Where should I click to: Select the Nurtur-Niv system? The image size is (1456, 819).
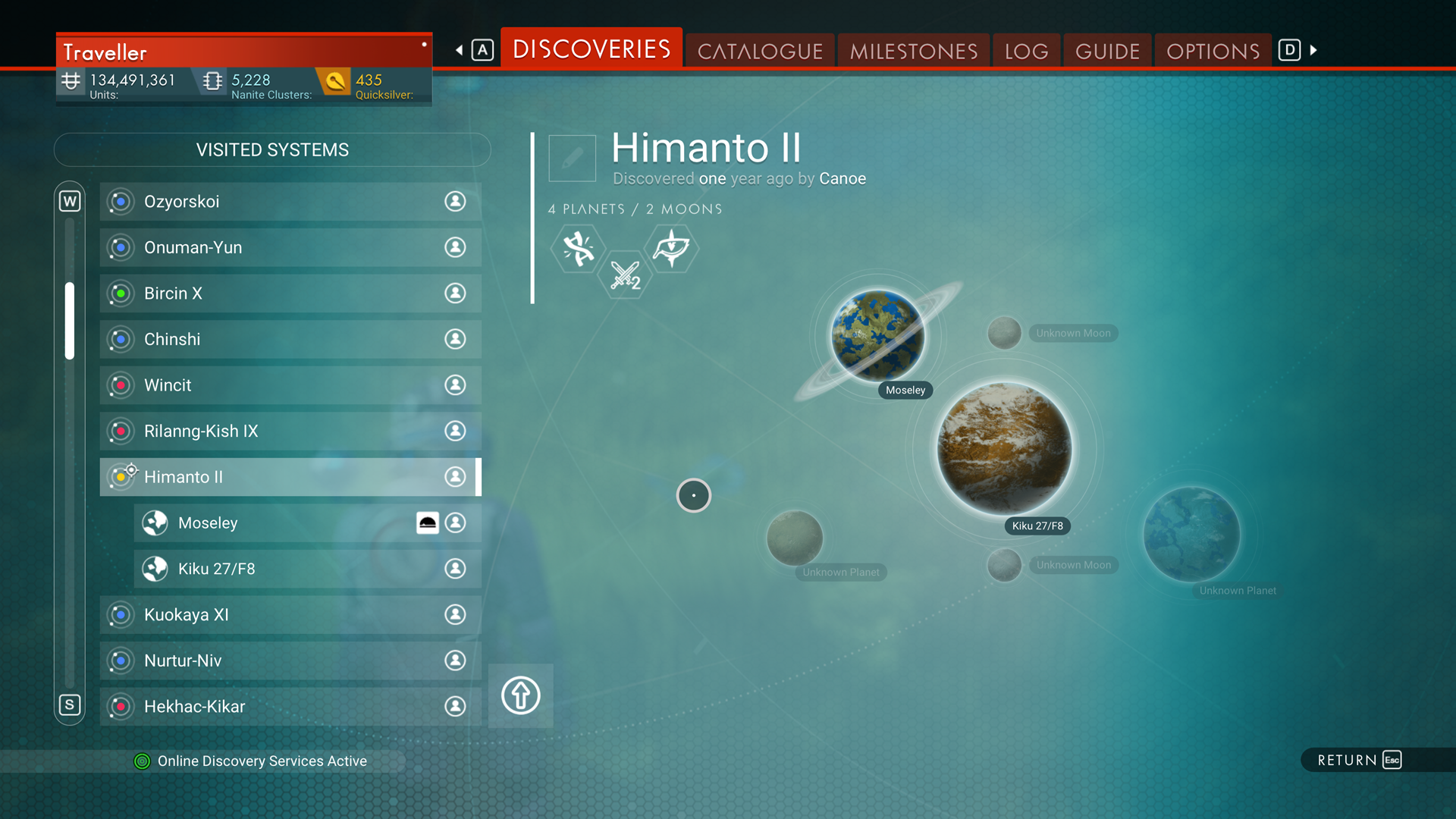[x=290, y=661]
